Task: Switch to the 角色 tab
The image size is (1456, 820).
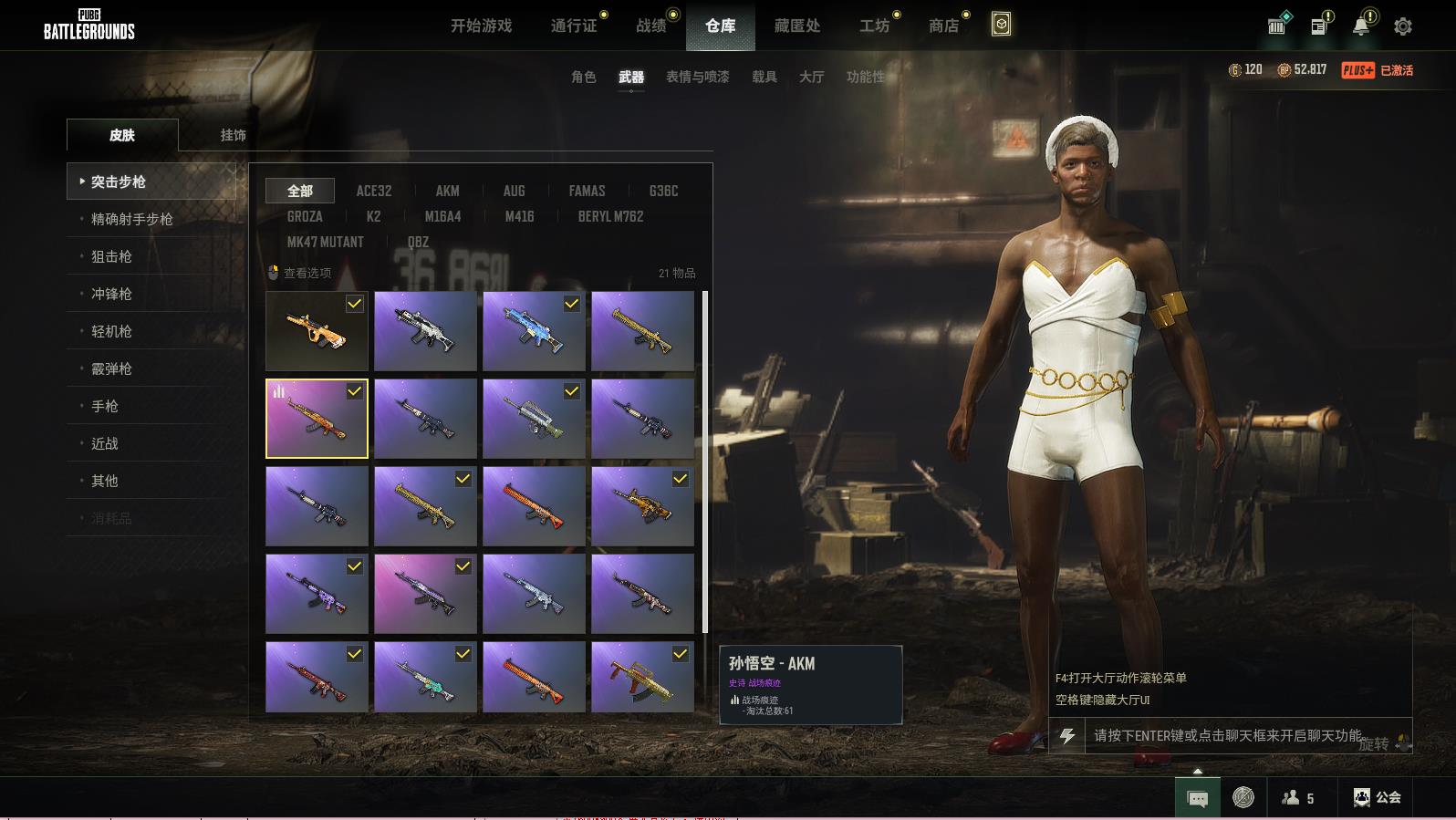Action: (583, 77)
